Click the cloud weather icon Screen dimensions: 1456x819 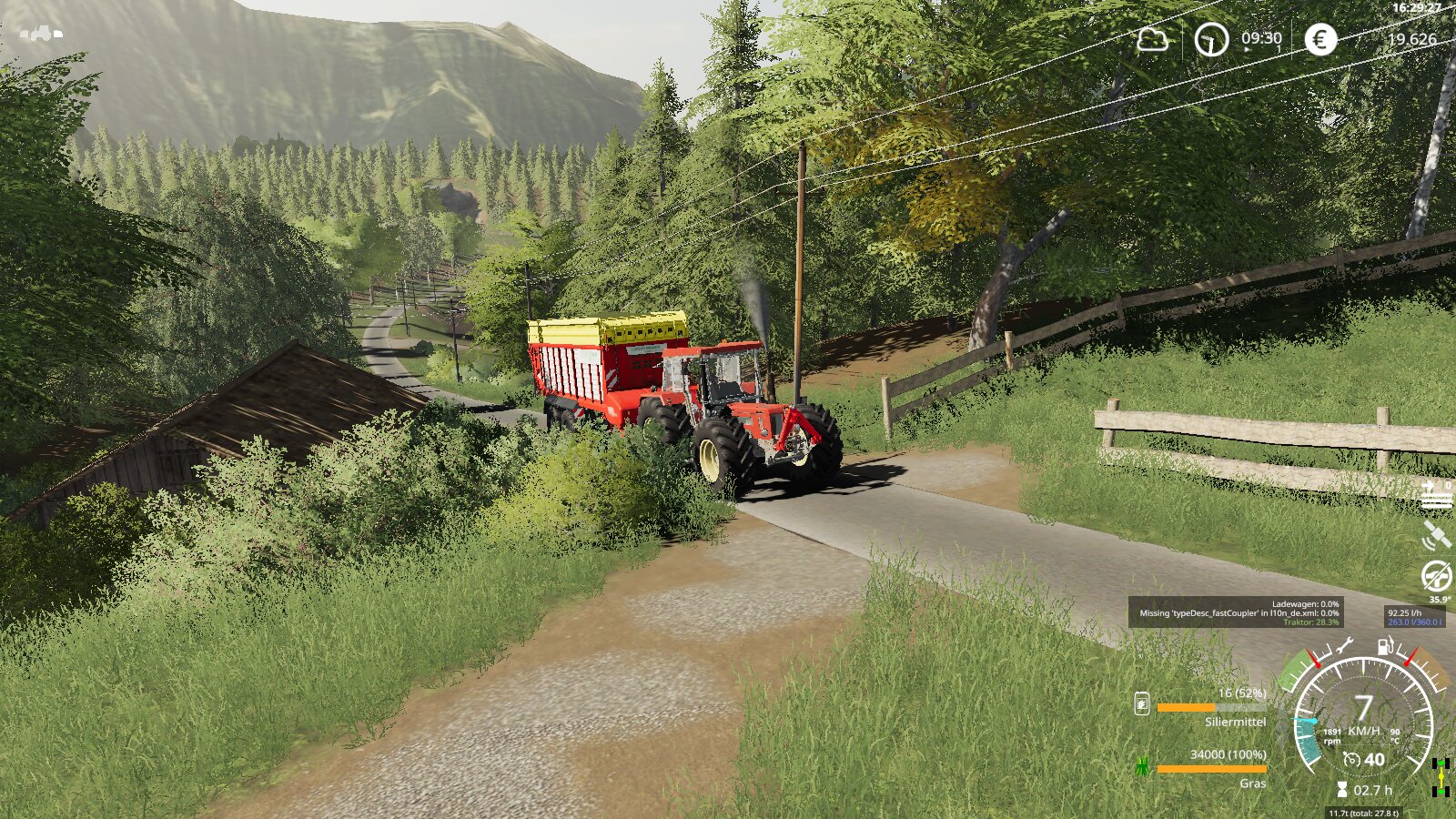tap(1152, 40)
